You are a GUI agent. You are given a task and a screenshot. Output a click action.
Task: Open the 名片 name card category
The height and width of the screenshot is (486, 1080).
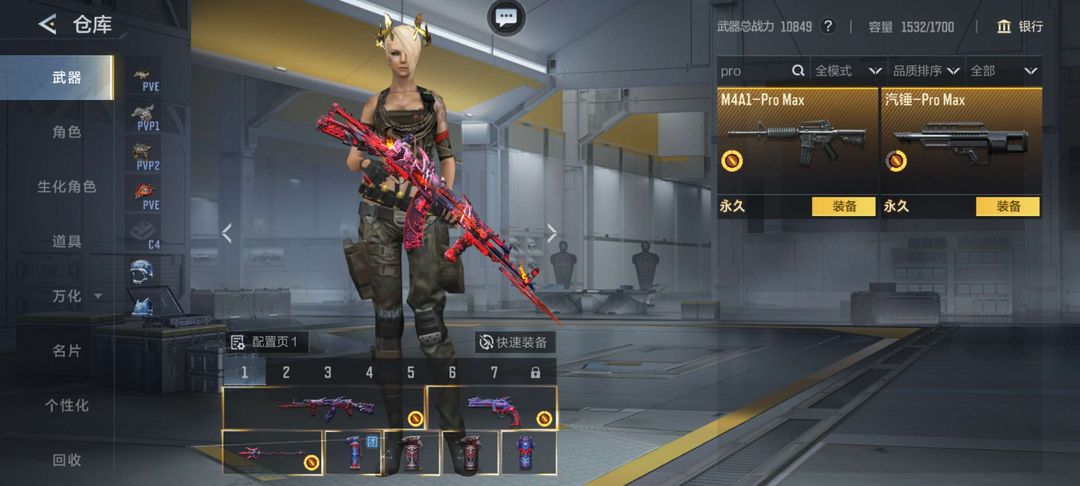coord(66,351)
